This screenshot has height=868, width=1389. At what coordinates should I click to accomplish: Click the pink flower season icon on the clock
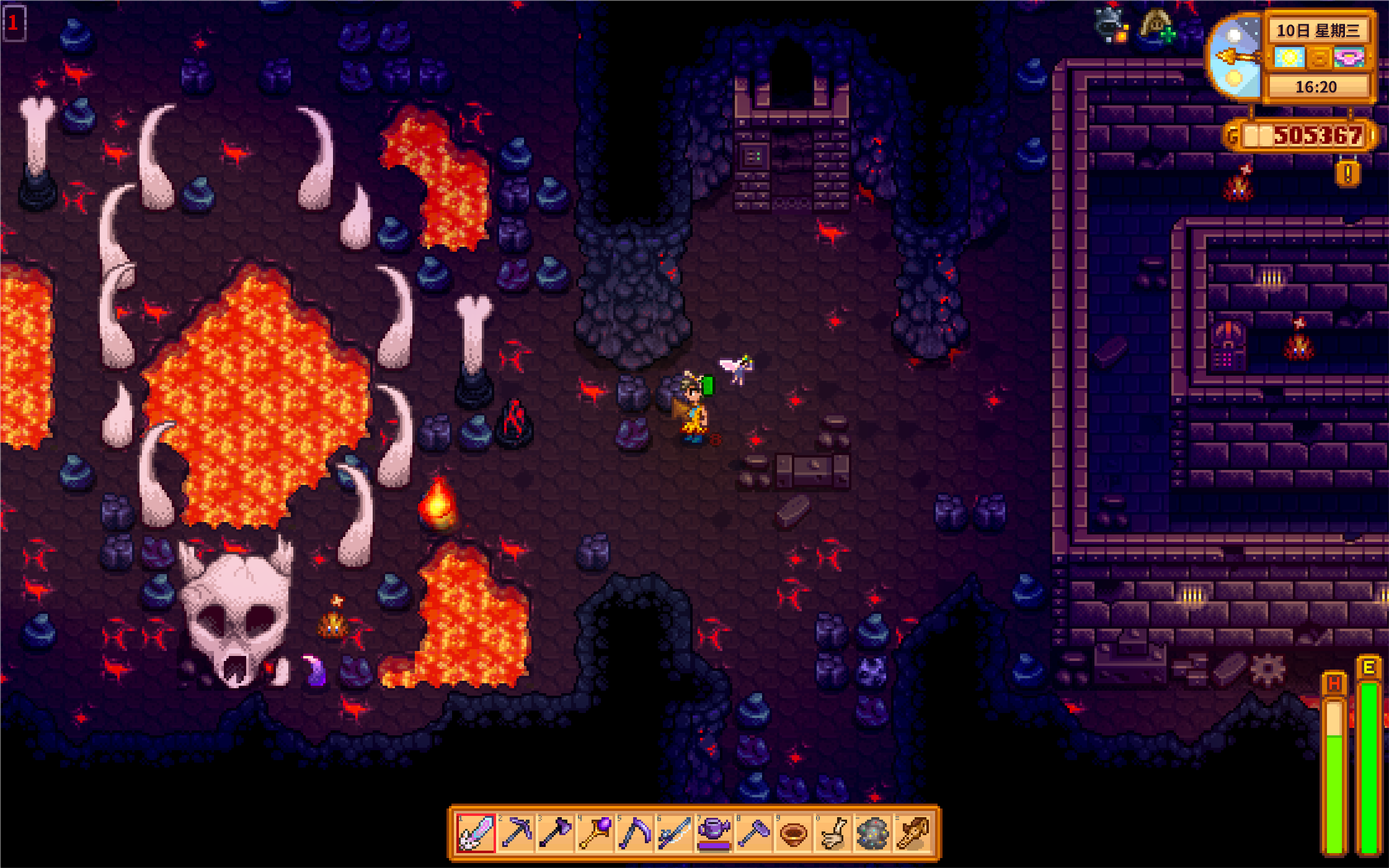click(1349, 56)
